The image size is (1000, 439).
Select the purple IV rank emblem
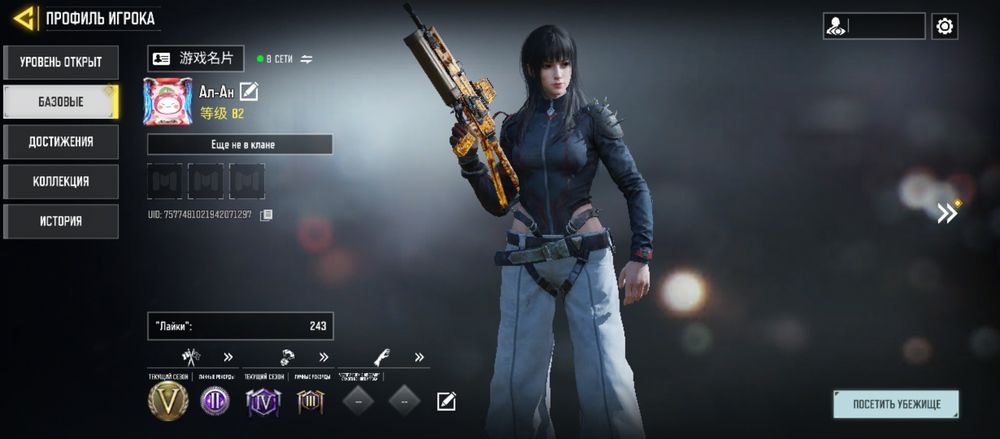(261, 401)
